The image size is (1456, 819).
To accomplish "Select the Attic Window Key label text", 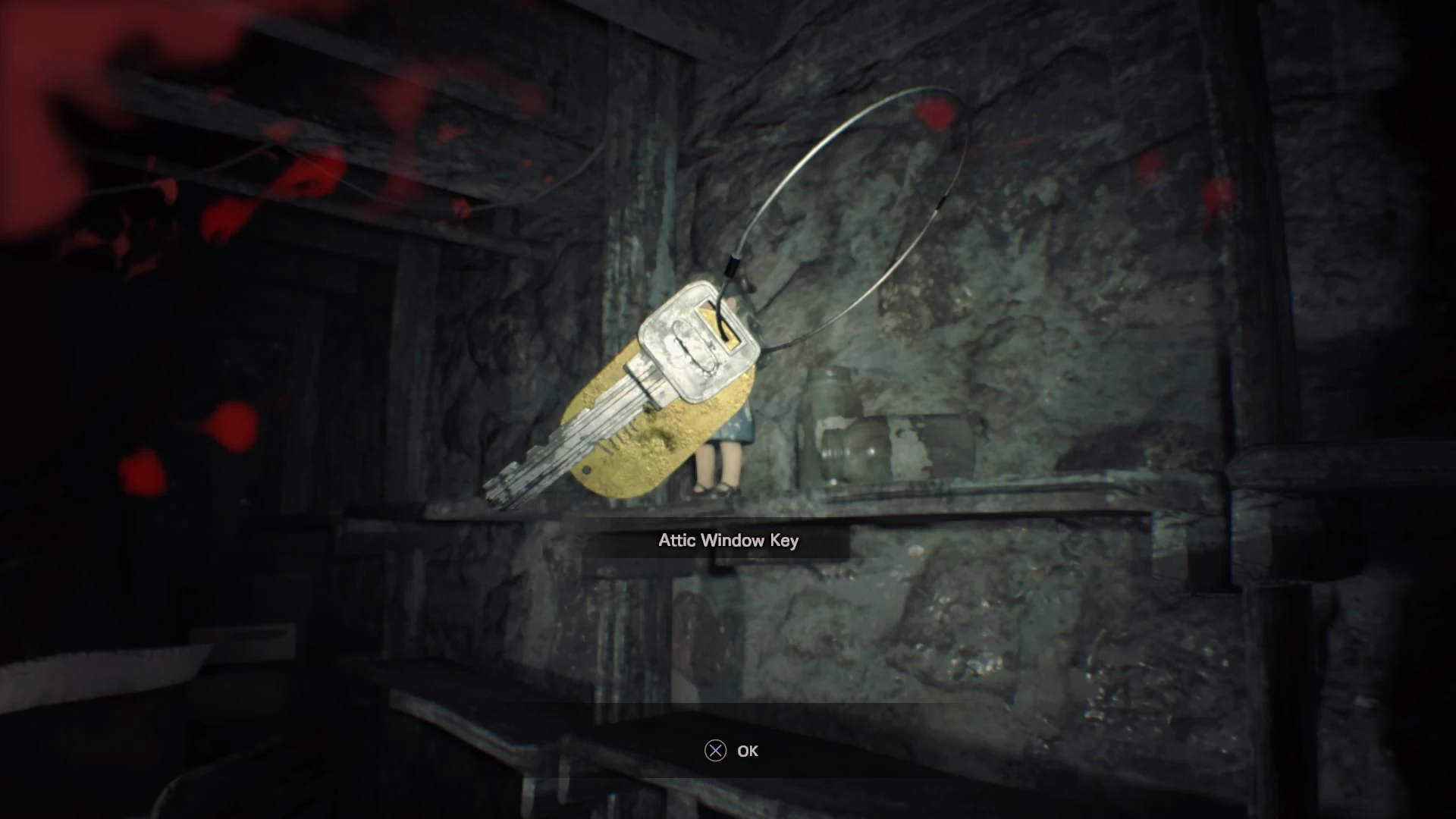I will tap(726, 541).
